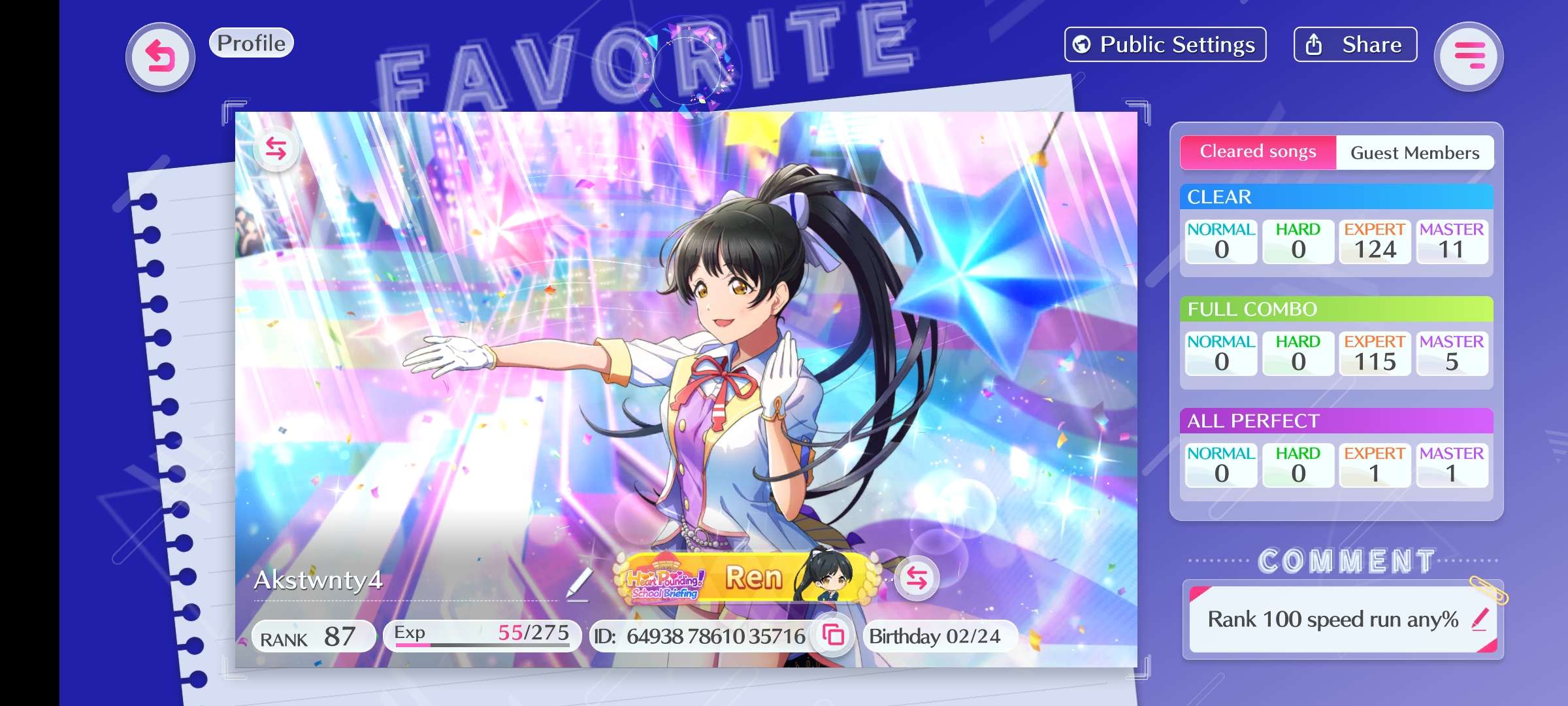Swap the favorite card illustration
Screen dimensions: 1568x706
tap(276, 148)
